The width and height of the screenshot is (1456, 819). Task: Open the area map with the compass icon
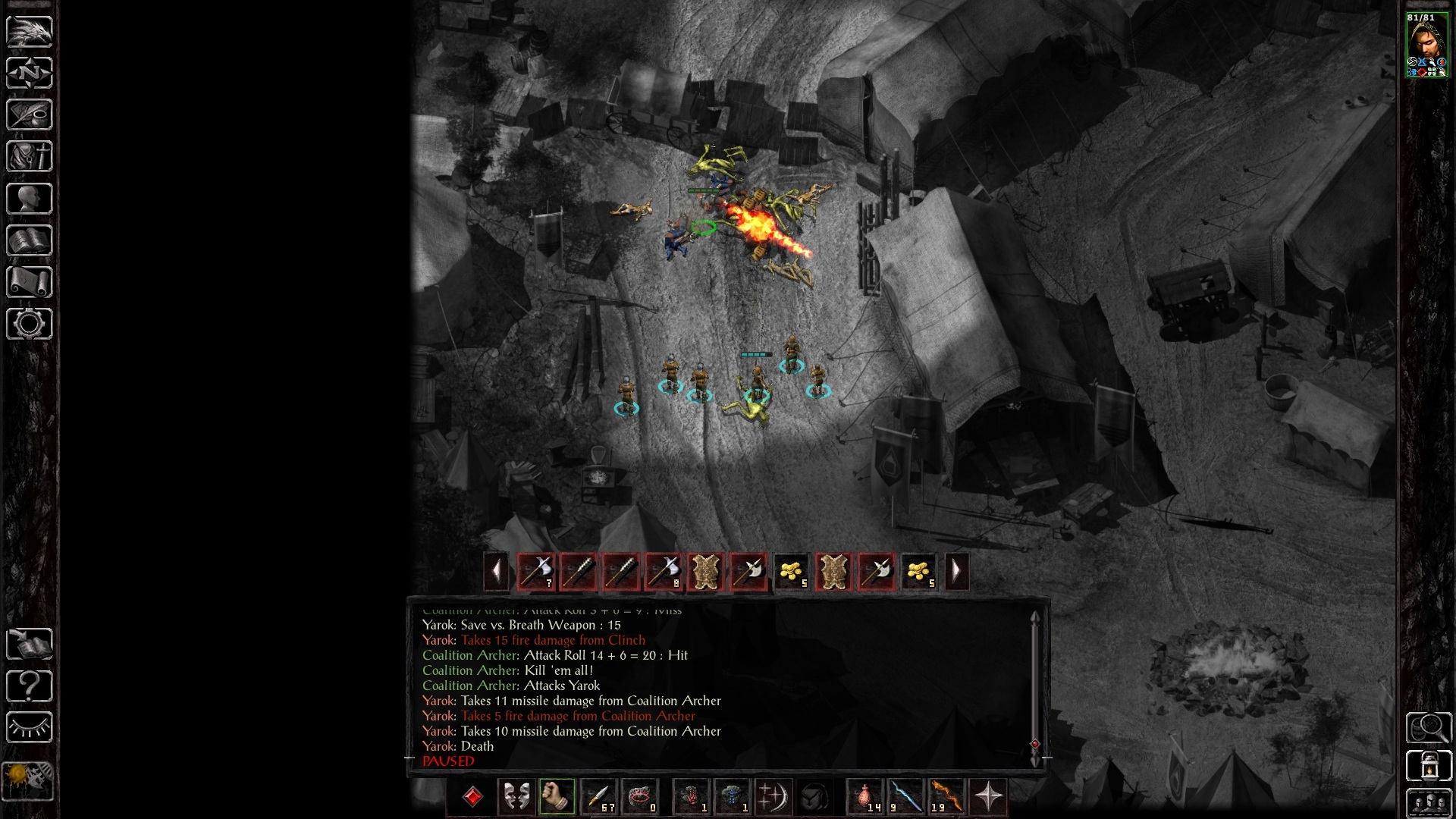30,73
